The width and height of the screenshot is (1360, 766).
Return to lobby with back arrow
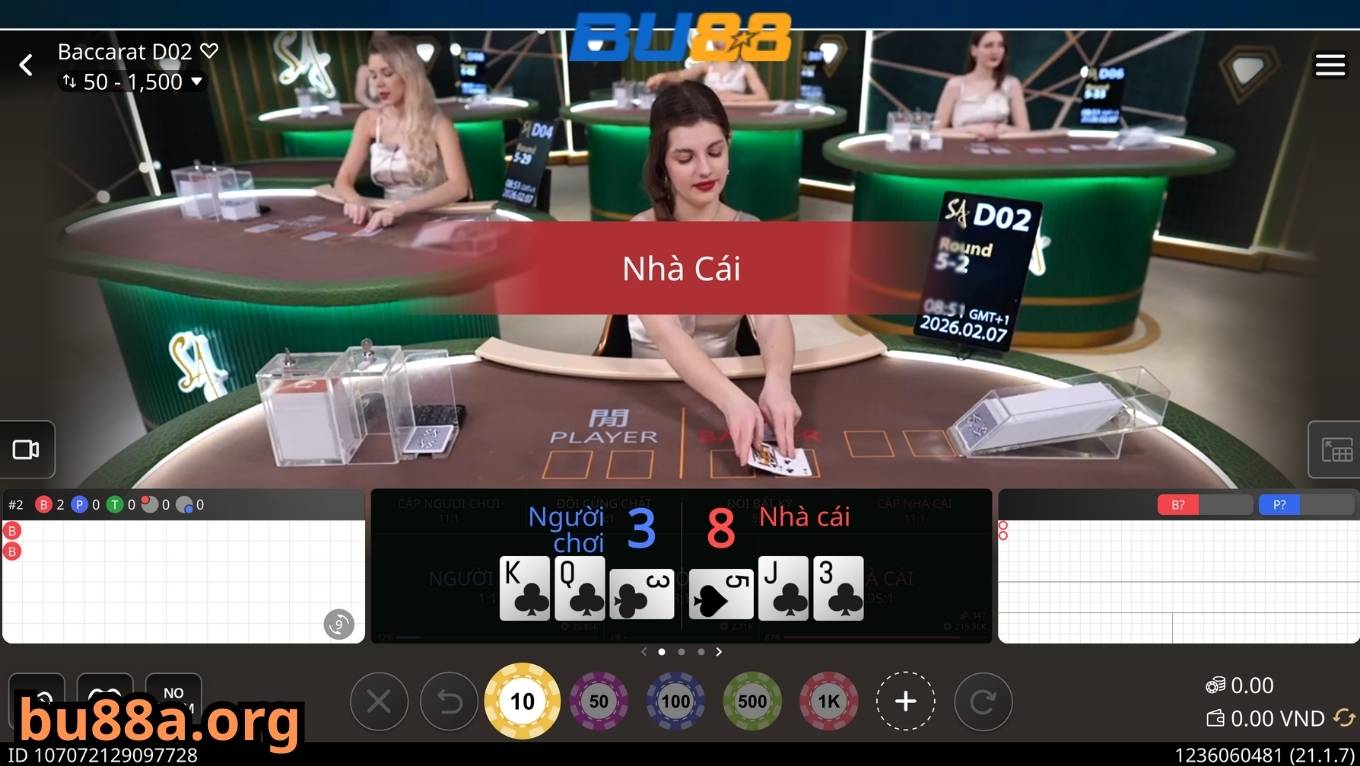(25, 64)
